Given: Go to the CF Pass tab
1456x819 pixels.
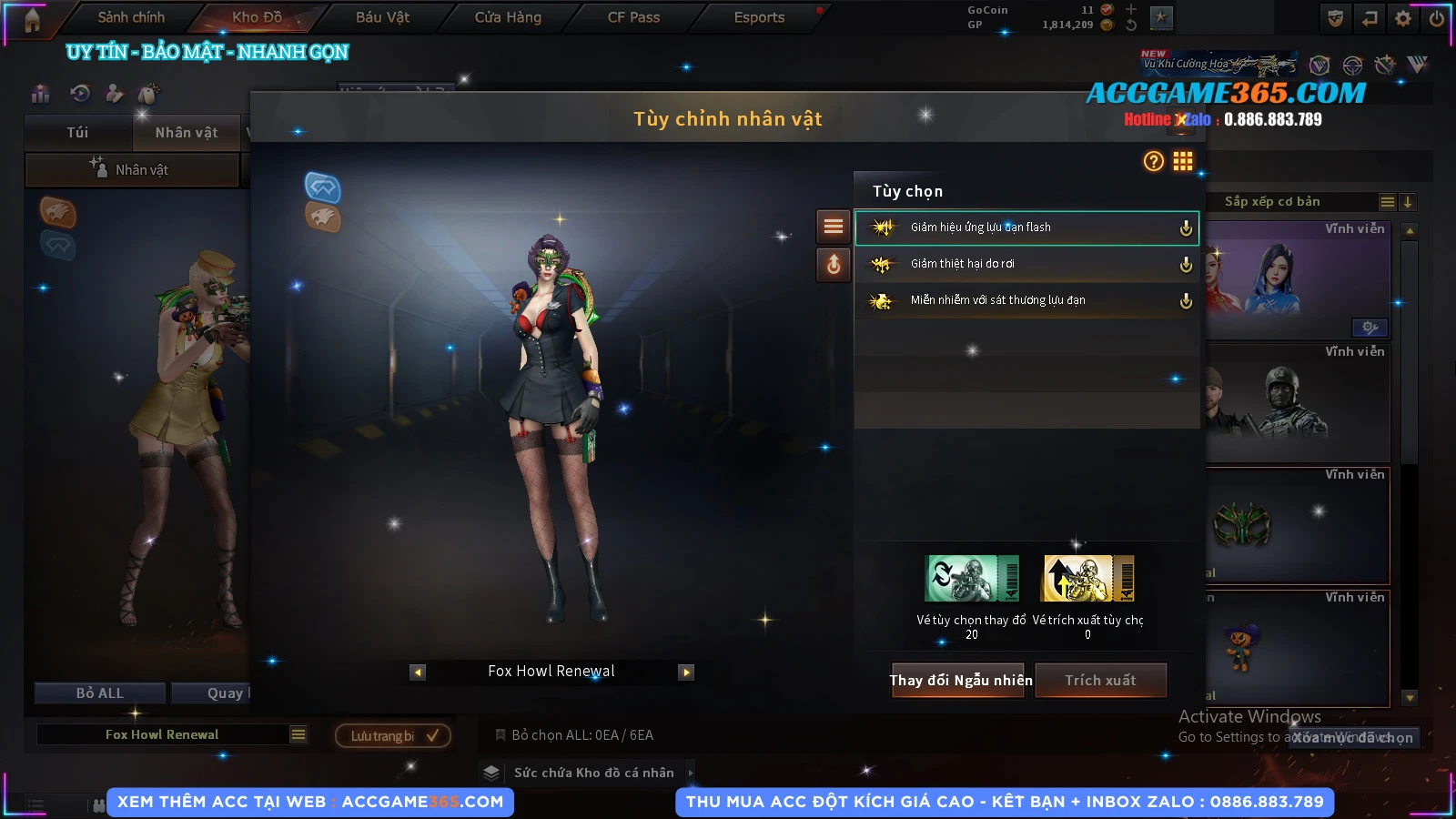Looking at the screenshot, I should pos(633,17).
